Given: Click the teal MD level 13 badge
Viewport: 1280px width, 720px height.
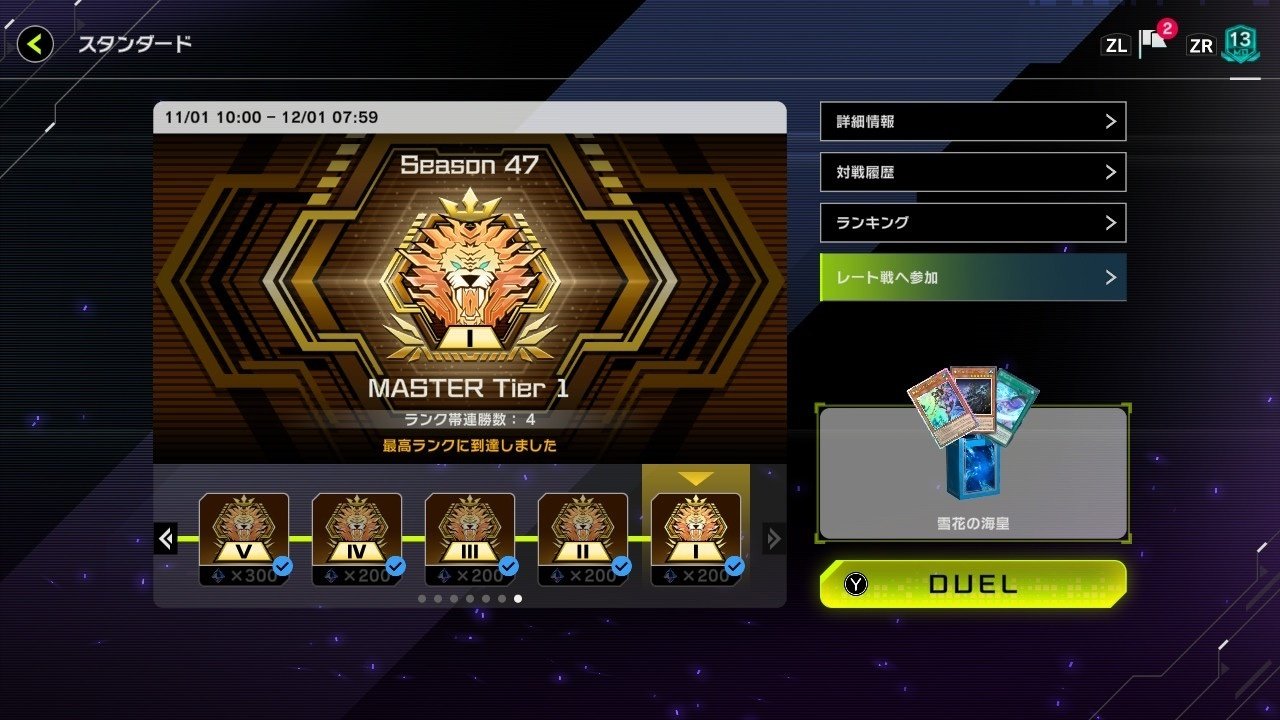Looking at the screenshot, I should tap(1240, 44).
